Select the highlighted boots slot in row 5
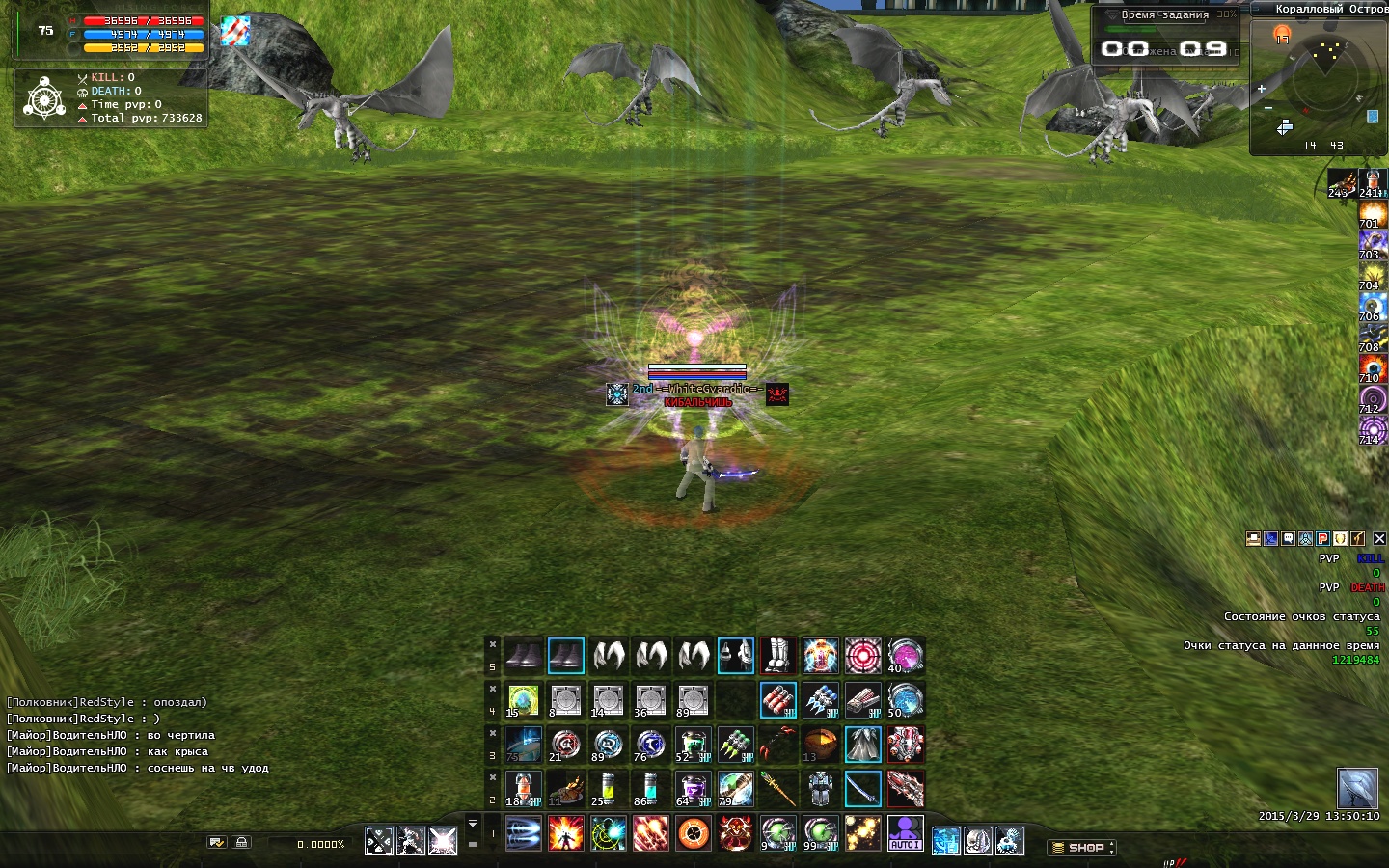Image resolution: width=1389 pixels, height=868 pixels. pos(565,656)
